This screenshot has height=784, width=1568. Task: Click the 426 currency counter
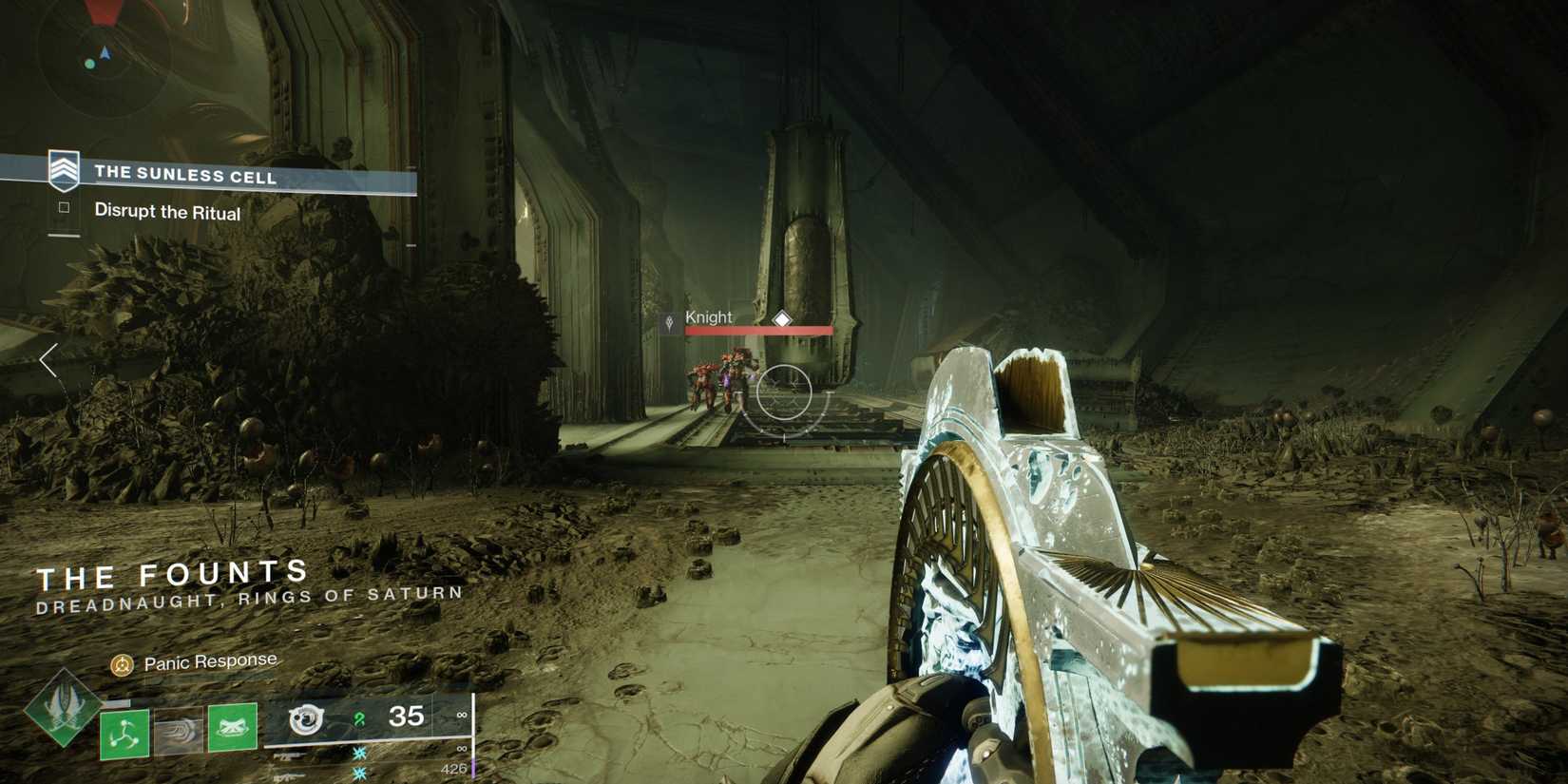(x=454, y=770)
